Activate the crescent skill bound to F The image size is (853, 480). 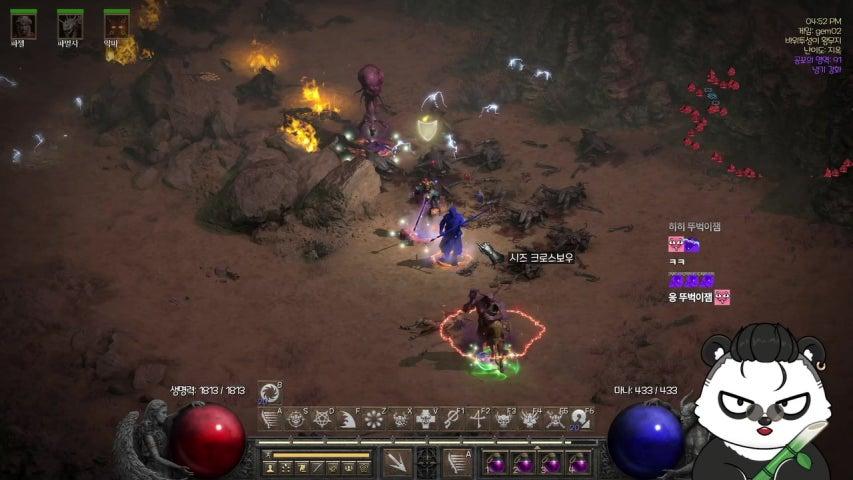[348, 419]
